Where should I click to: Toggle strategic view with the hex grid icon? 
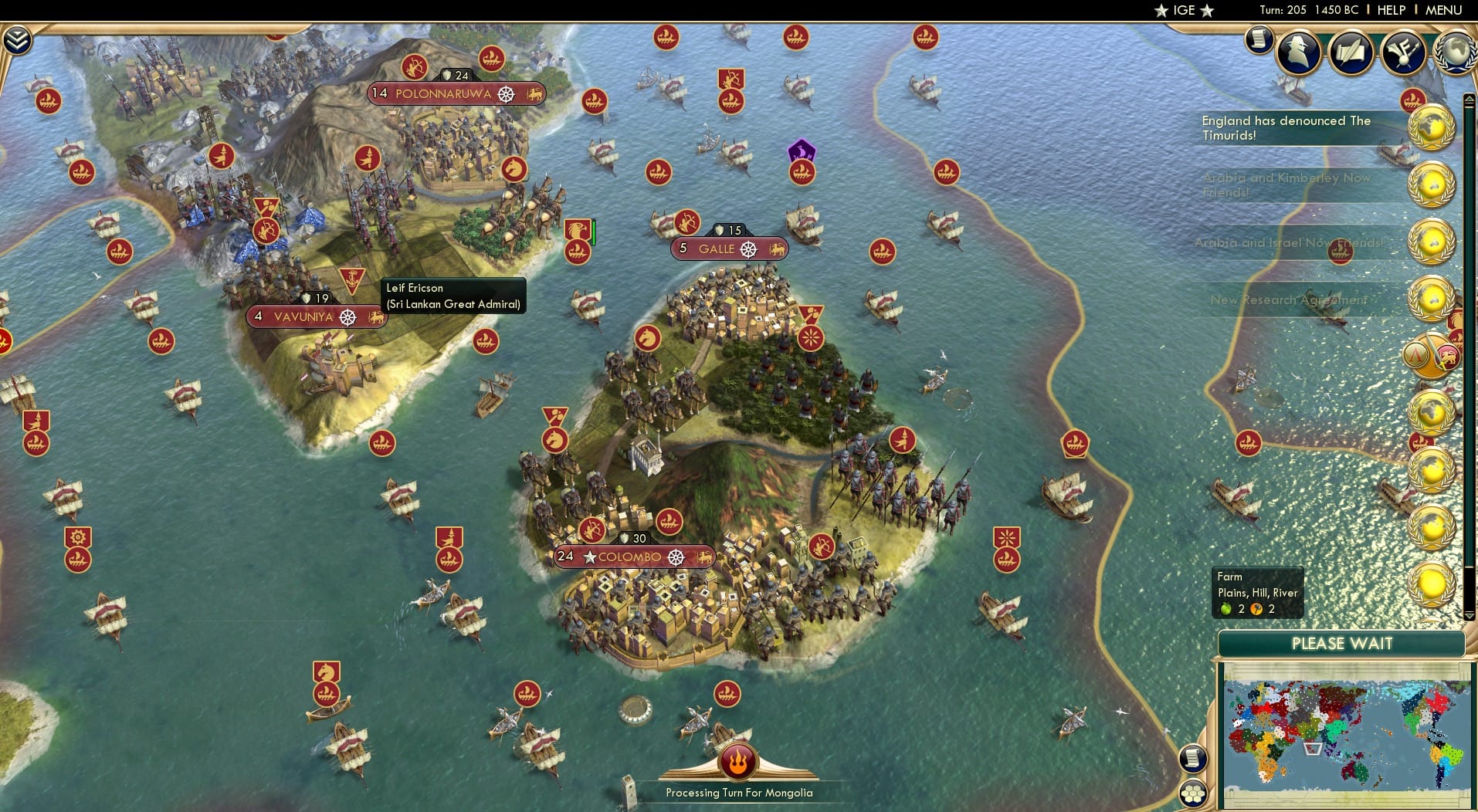coord(1194,792)
